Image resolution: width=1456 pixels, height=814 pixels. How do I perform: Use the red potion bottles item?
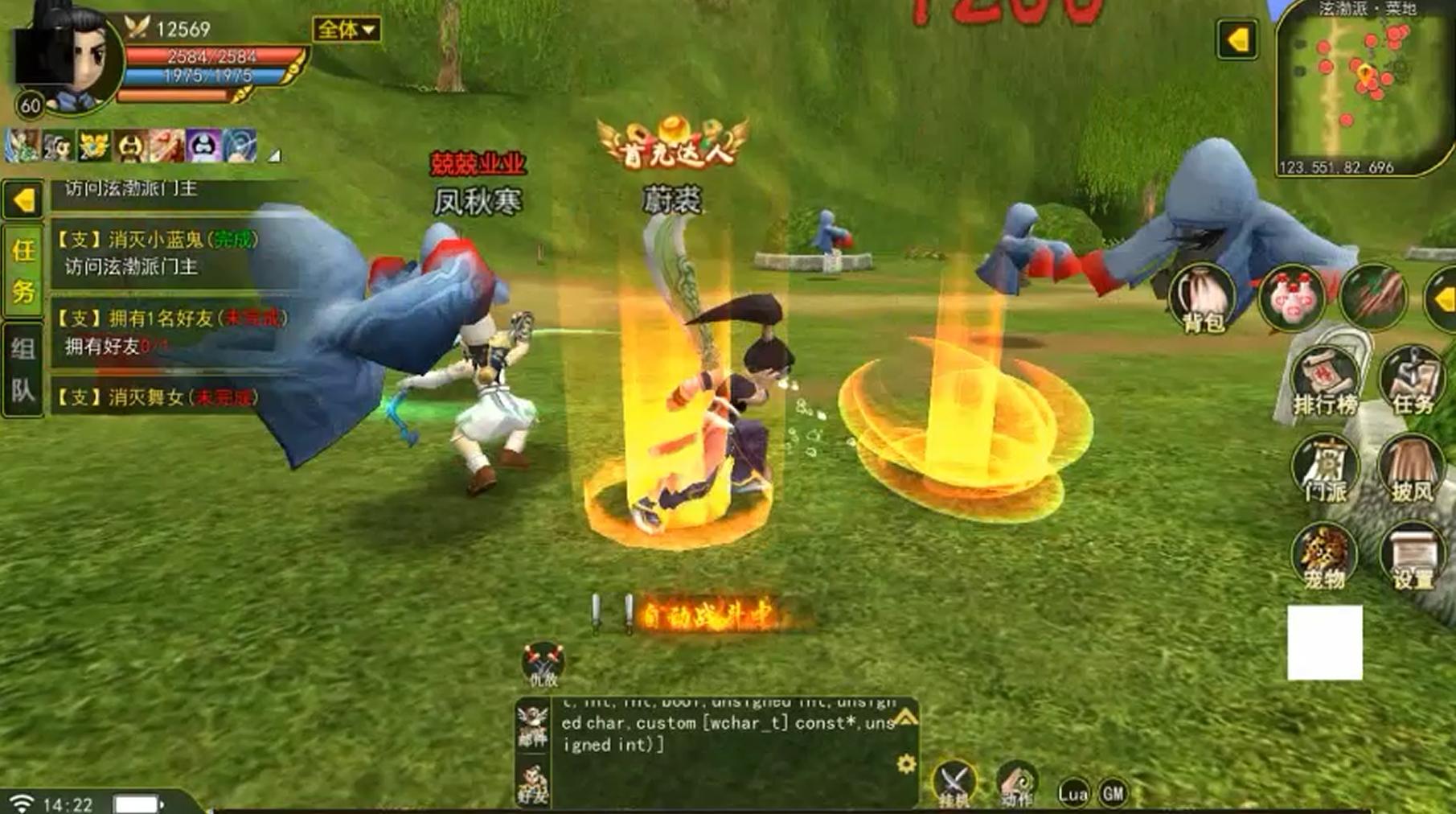(x=1291, y=297)
